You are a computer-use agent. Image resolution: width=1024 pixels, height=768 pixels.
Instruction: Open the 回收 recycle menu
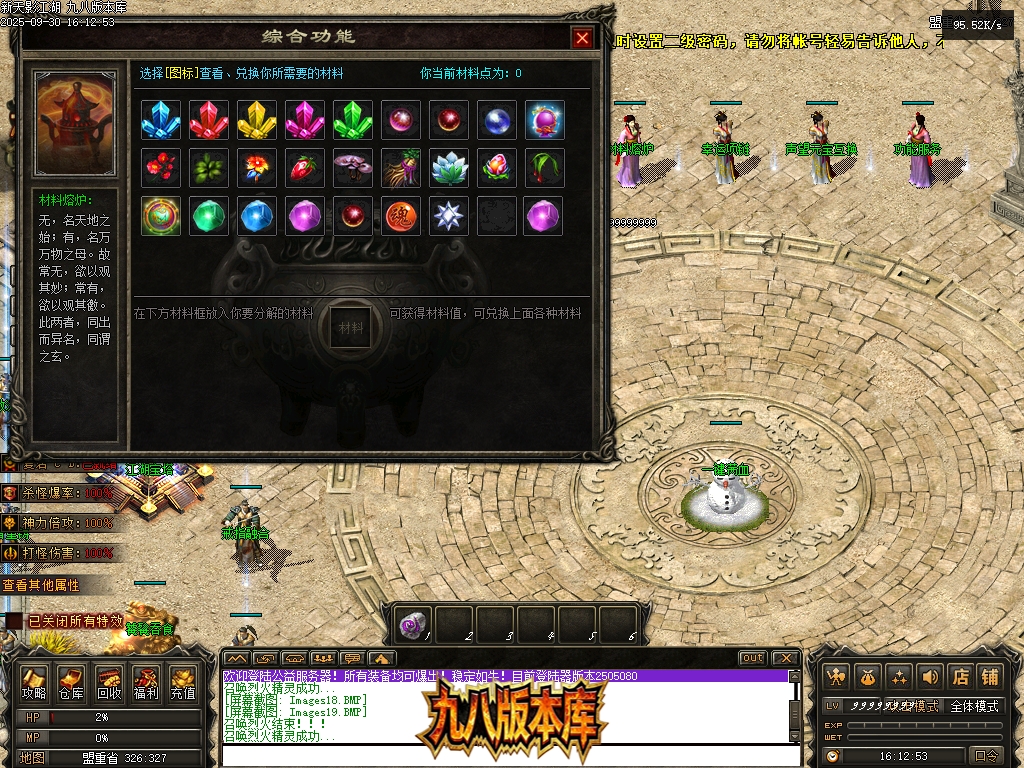pyautogui.click(x=109, y=683)
